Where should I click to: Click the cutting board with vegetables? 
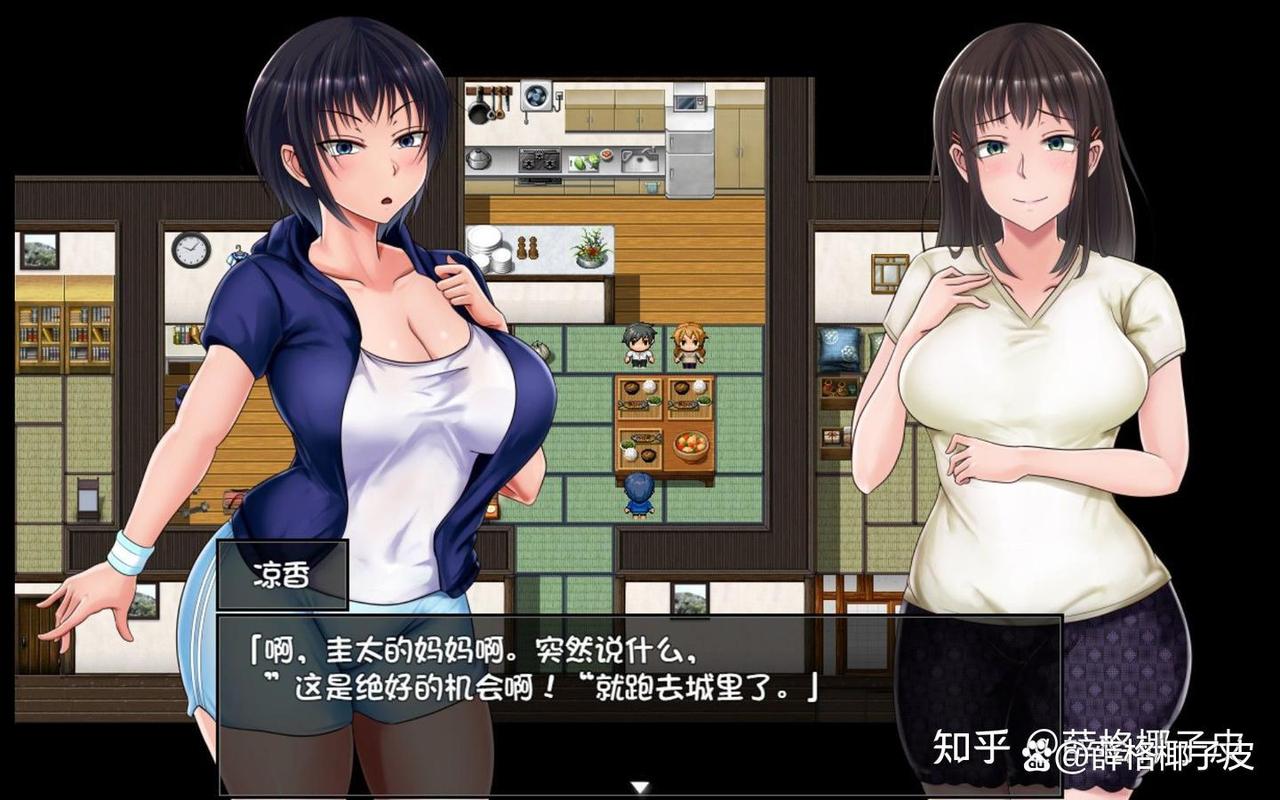tap(584, 163)
